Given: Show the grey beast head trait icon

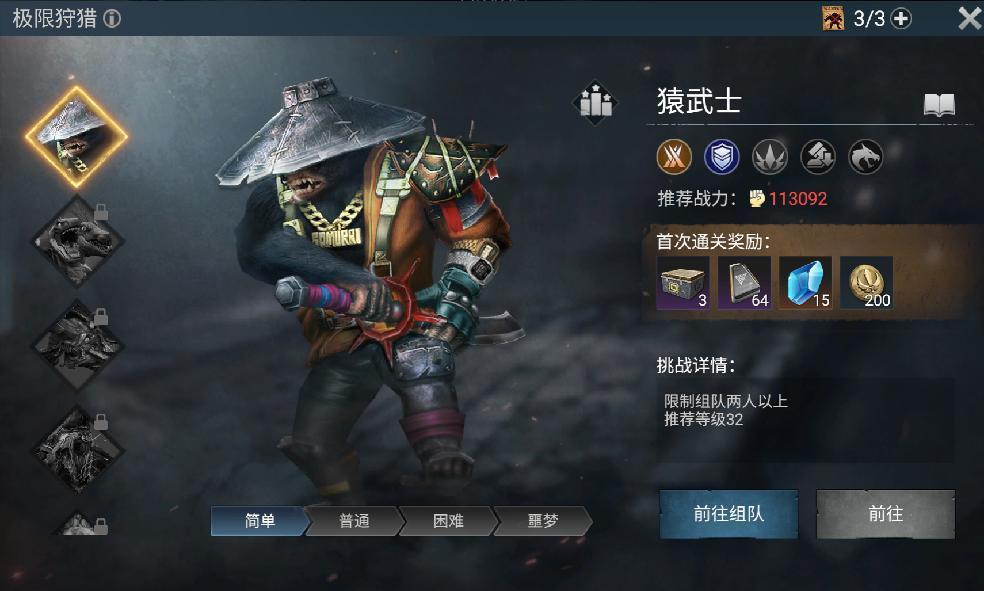Looking at the screenshot, I should [x=866, y=156].
